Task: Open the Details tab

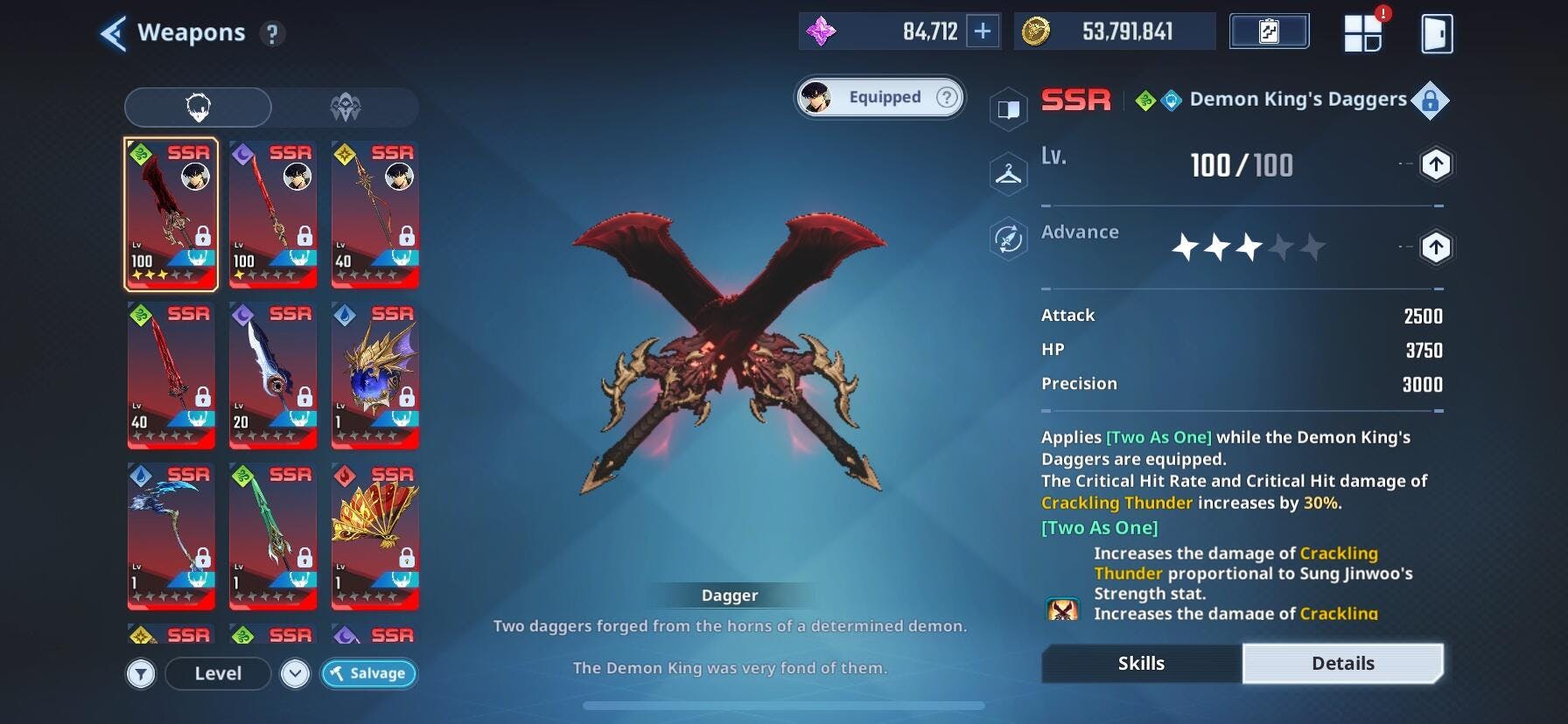Action: pos(1342,664)
